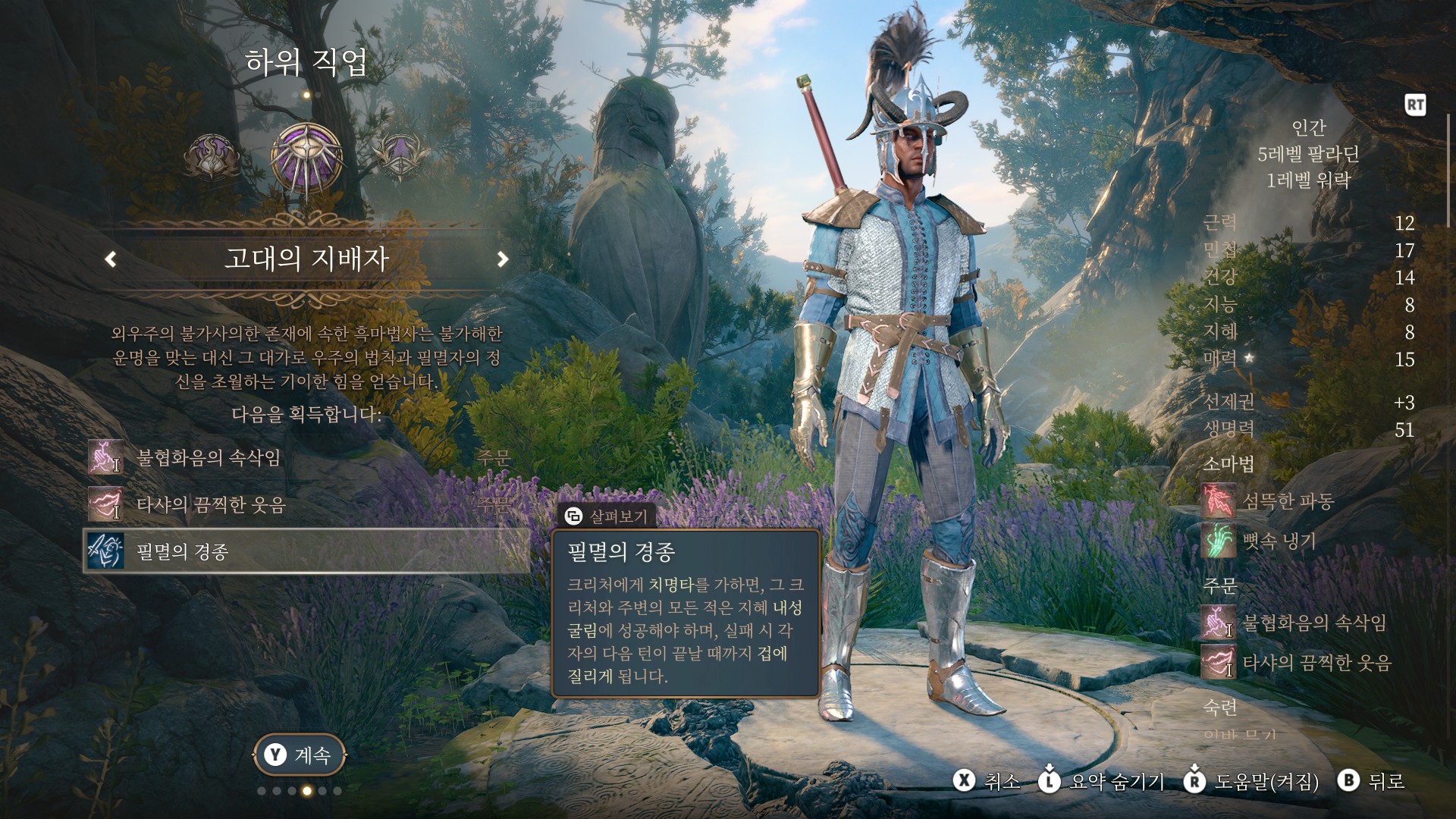Click the 계속 continue button
The height and width of the screenshot is (819, 1456).
(300, 755)
